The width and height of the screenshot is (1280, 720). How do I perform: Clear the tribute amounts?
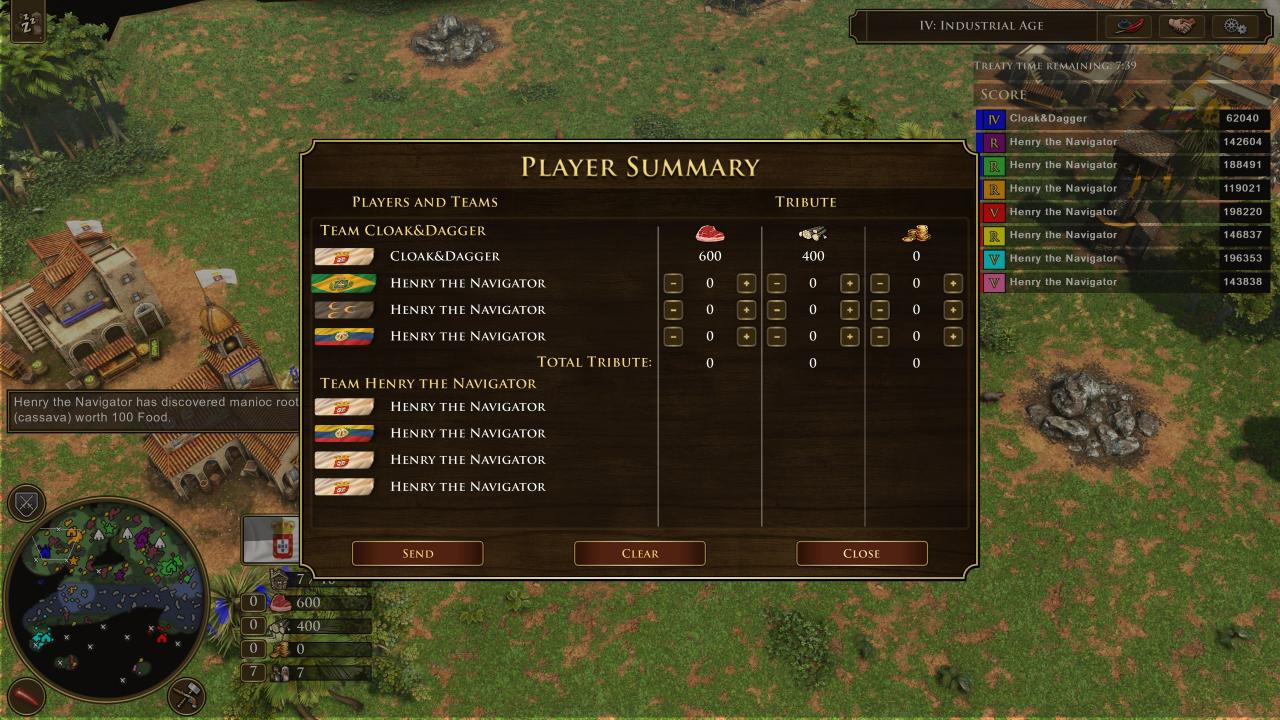click(x=639, y=553)
